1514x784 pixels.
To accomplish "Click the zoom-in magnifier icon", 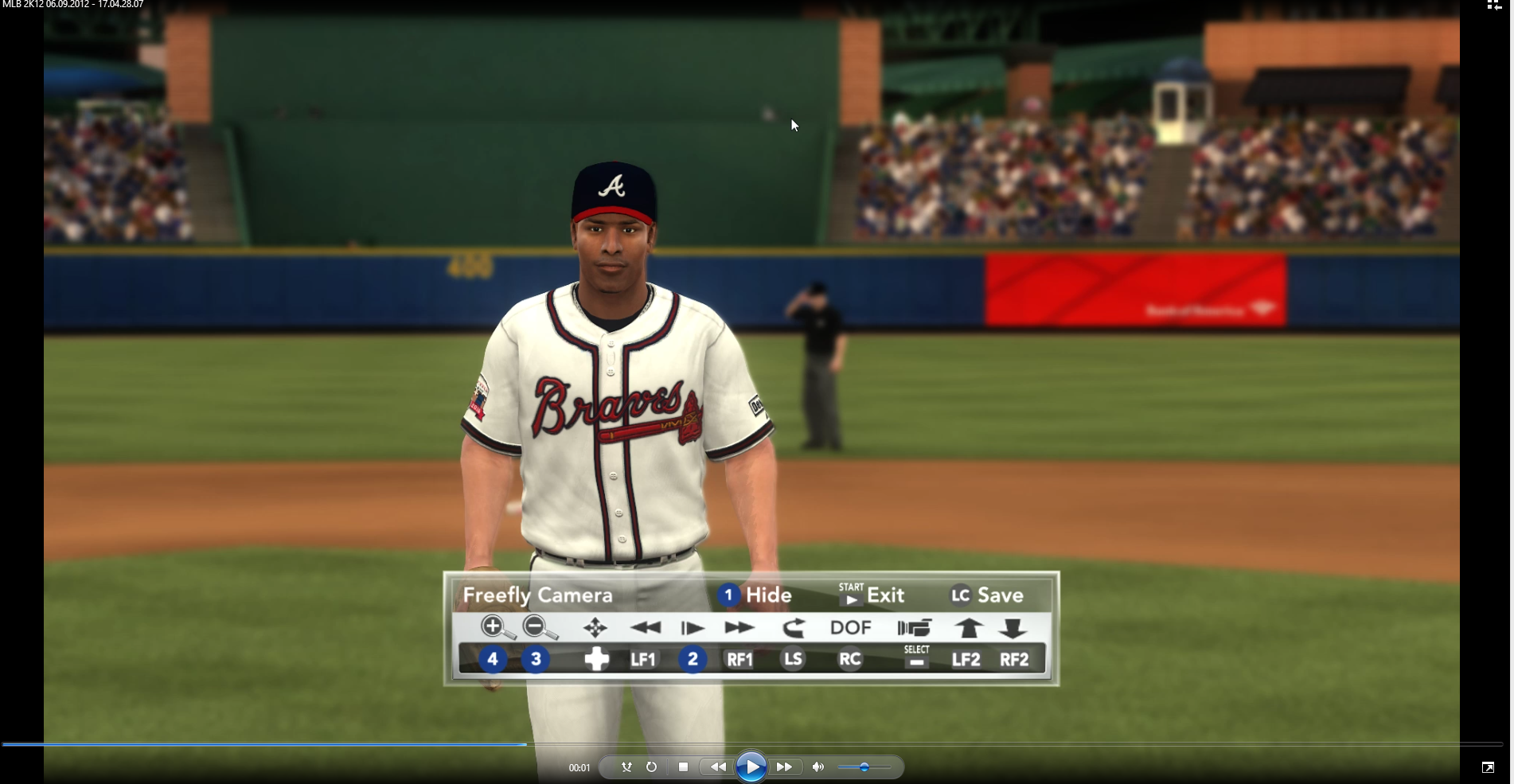I will (x=496, y=627).
